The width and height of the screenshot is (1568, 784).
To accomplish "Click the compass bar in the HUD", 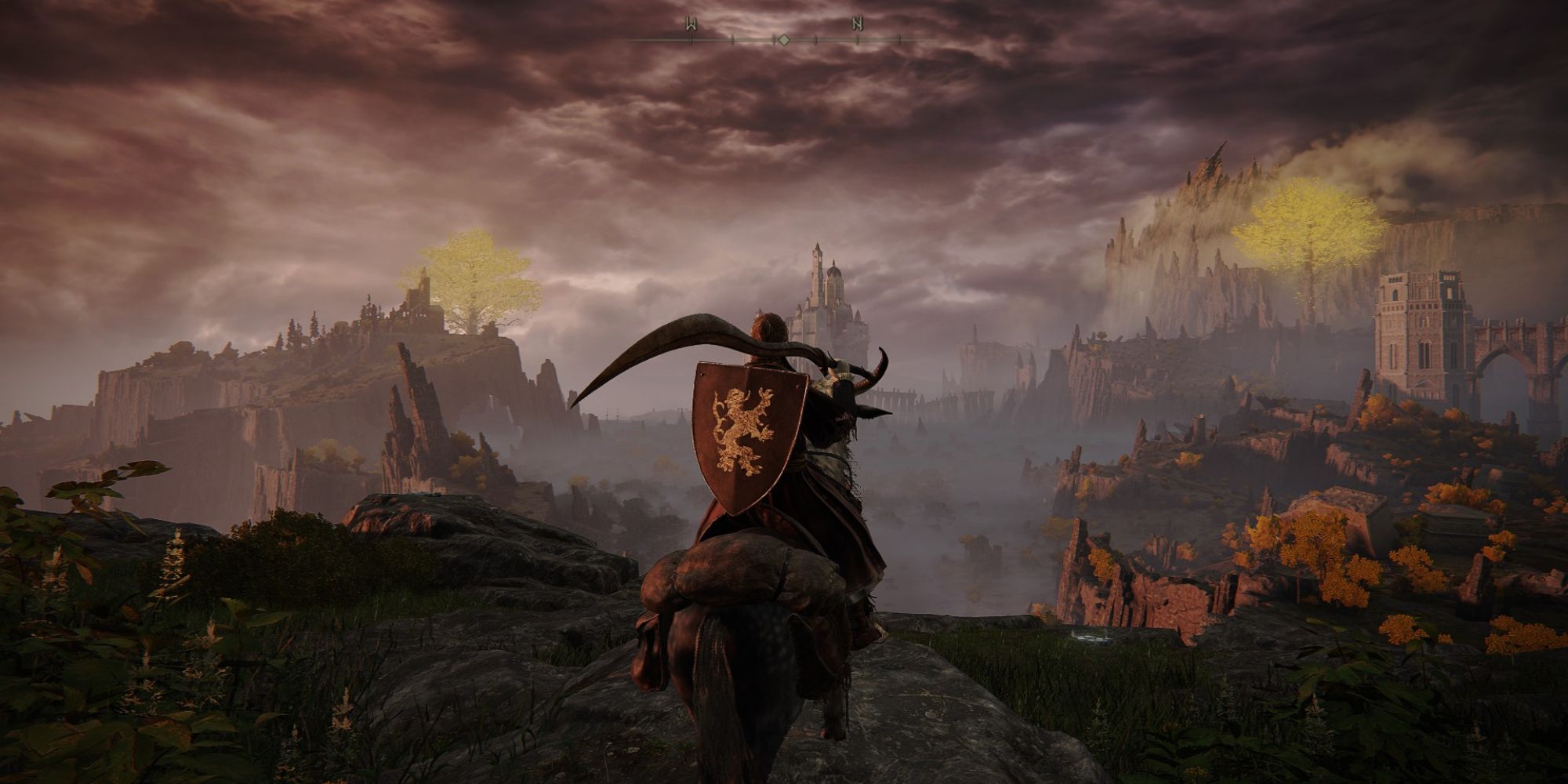I will tap(782, 37).
